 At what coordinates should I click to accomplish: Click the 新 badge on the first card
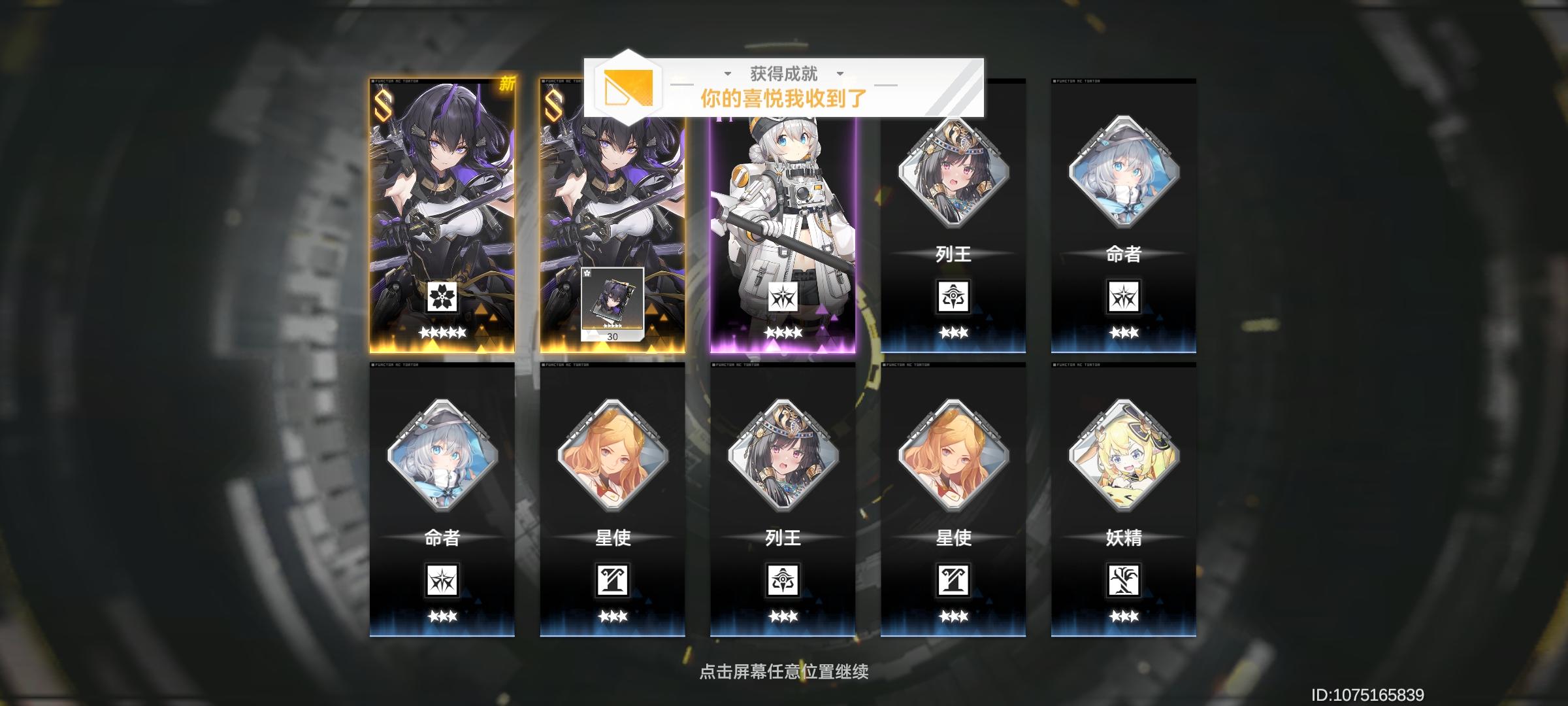tap(508, 84)
